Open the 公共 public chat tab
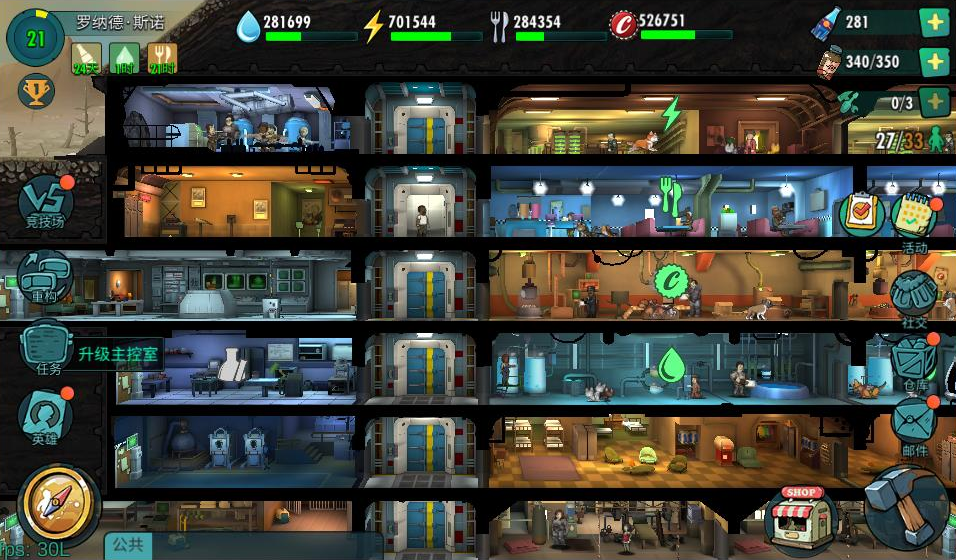This screenshot has height=560, width=956. pos(128,545)
